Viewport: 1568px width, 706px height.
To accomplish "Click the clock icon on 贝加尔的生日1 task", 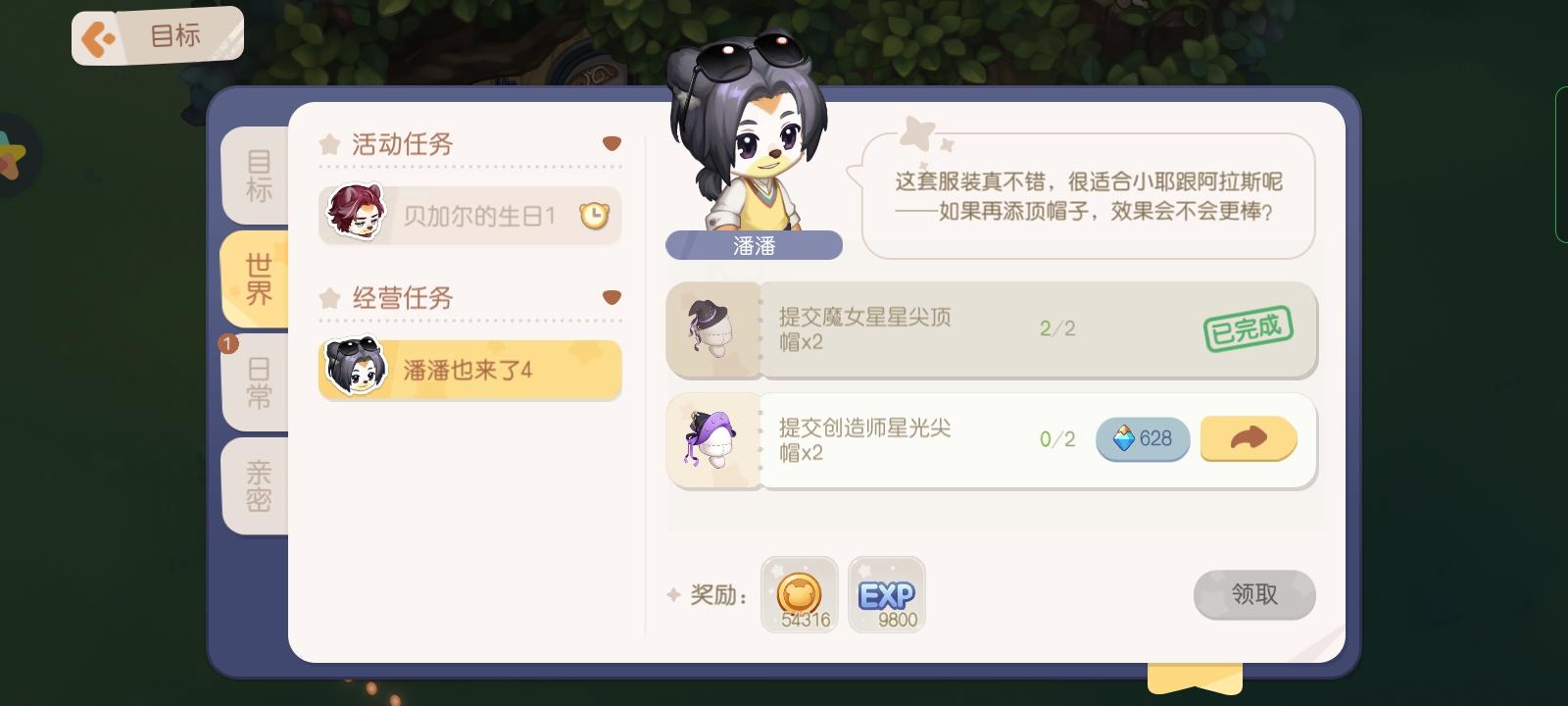I will [x=594, y=215].
